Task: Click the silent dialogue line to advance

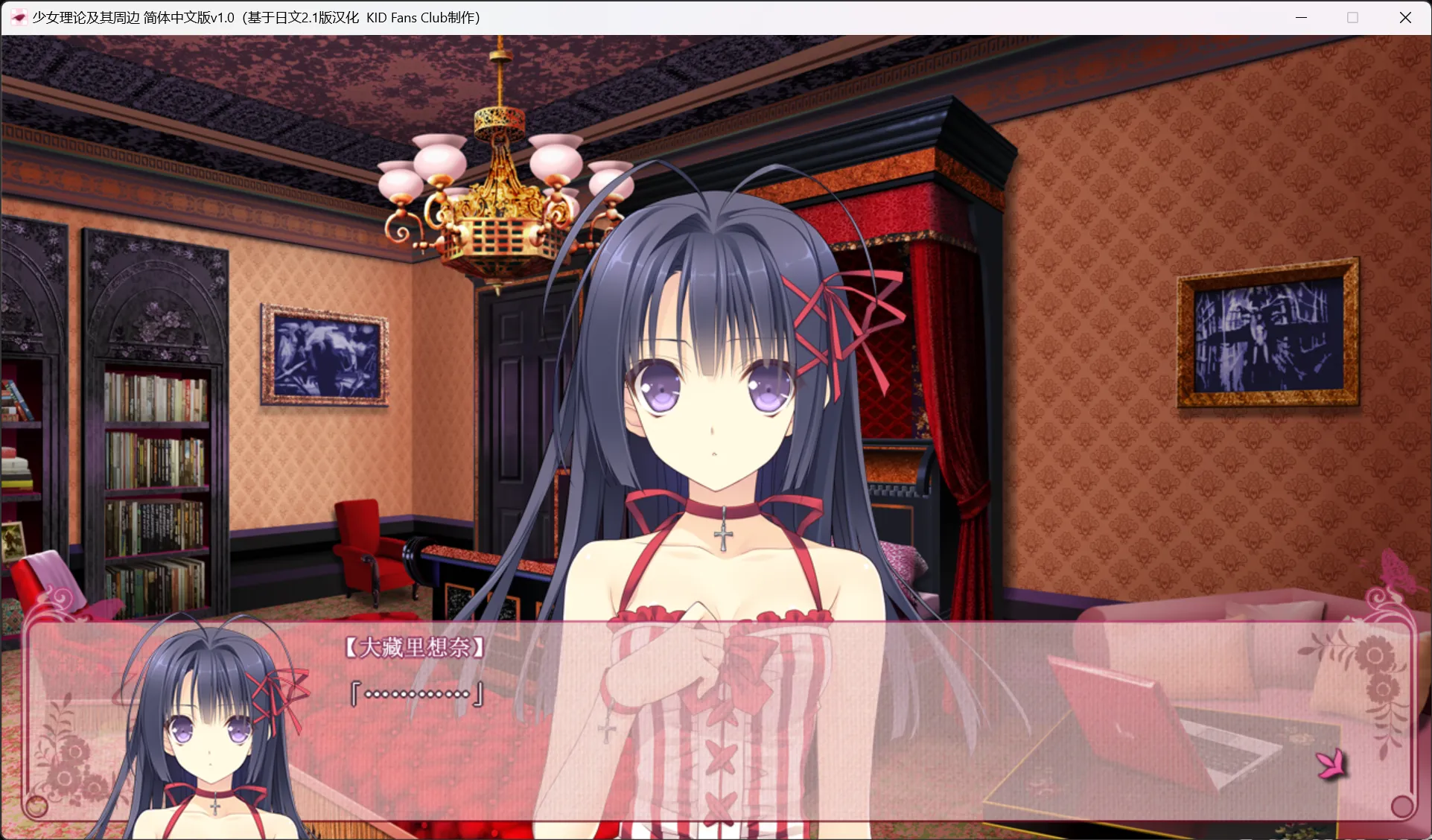Action: click(x=415, y=694)
